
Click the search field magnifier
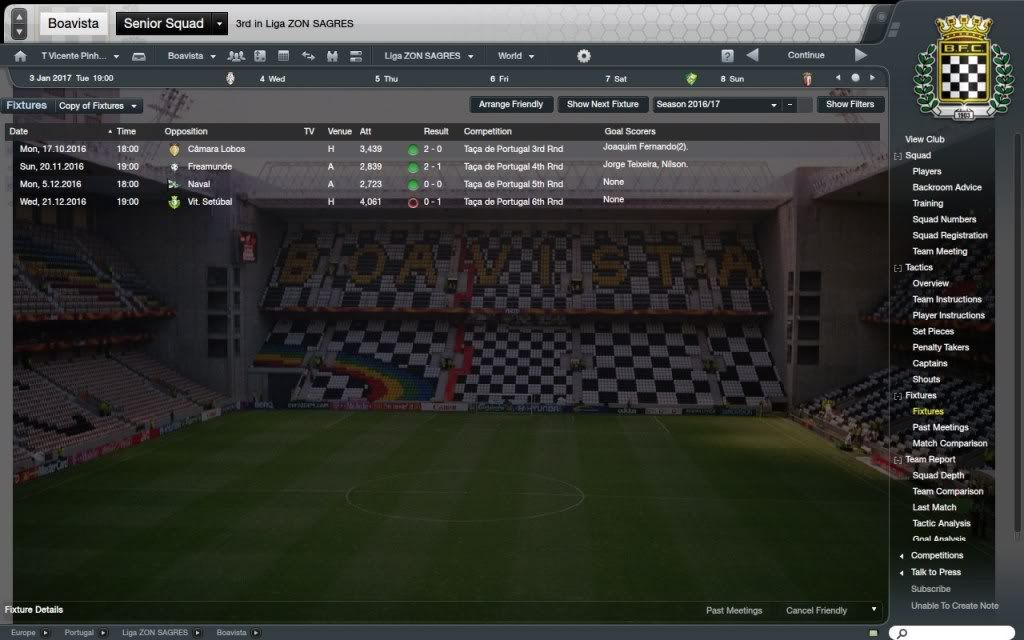click(x=902, y=633)
